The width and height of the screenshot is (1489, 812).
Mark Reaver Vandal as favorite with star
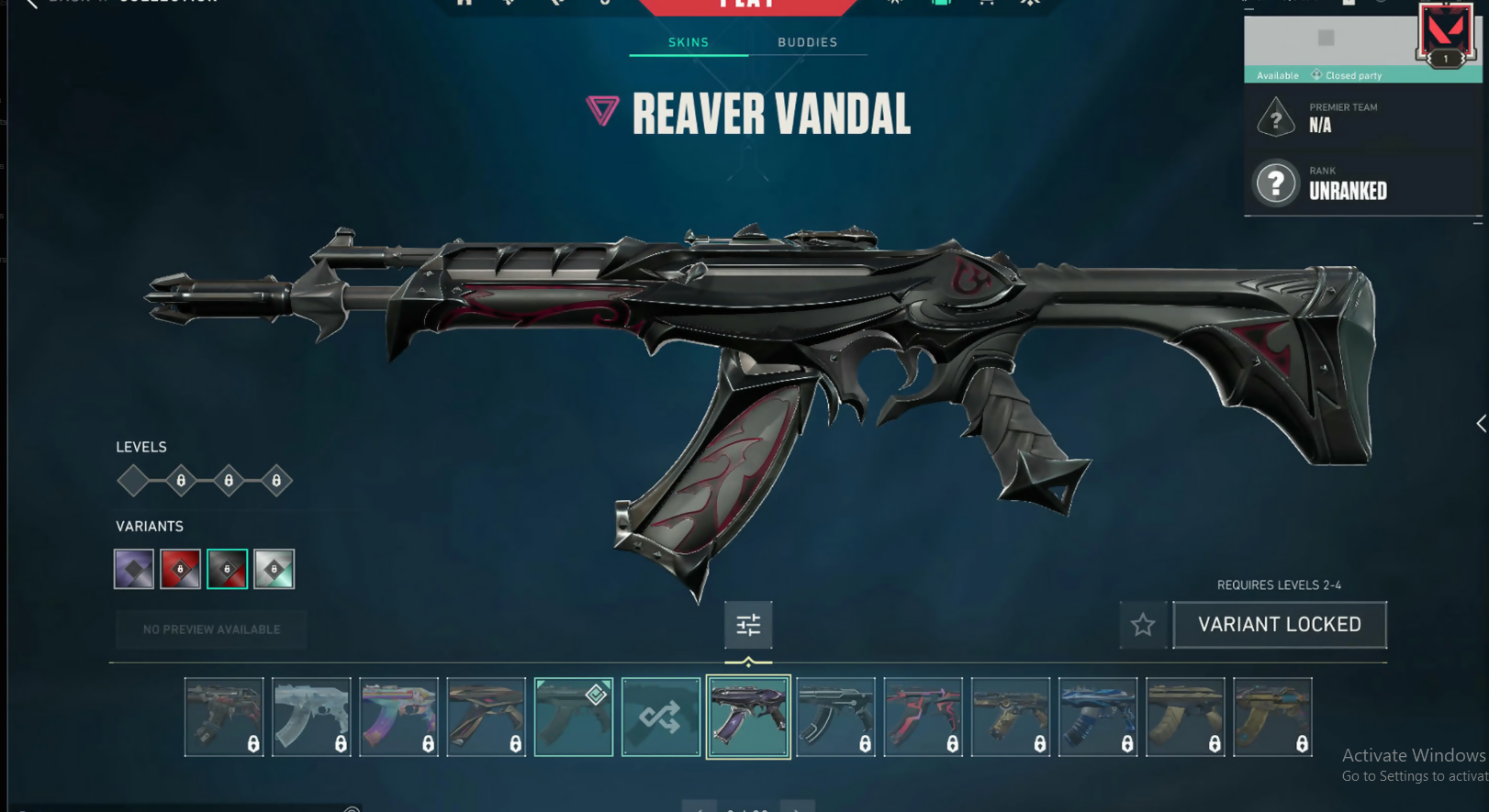[x=1143, y=625]
